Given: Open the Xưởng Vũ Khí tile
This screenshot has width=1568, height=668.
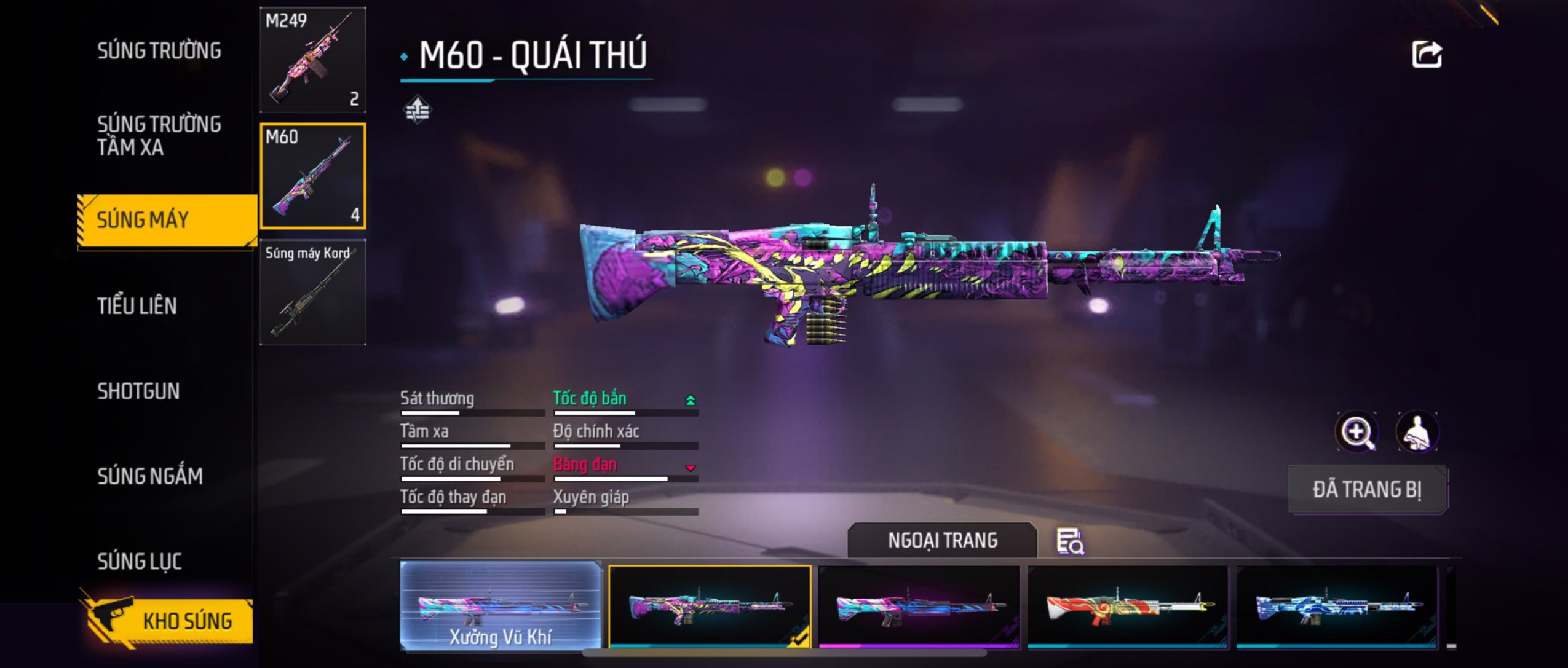Looking at the screenshot, I should pos(501,606).
